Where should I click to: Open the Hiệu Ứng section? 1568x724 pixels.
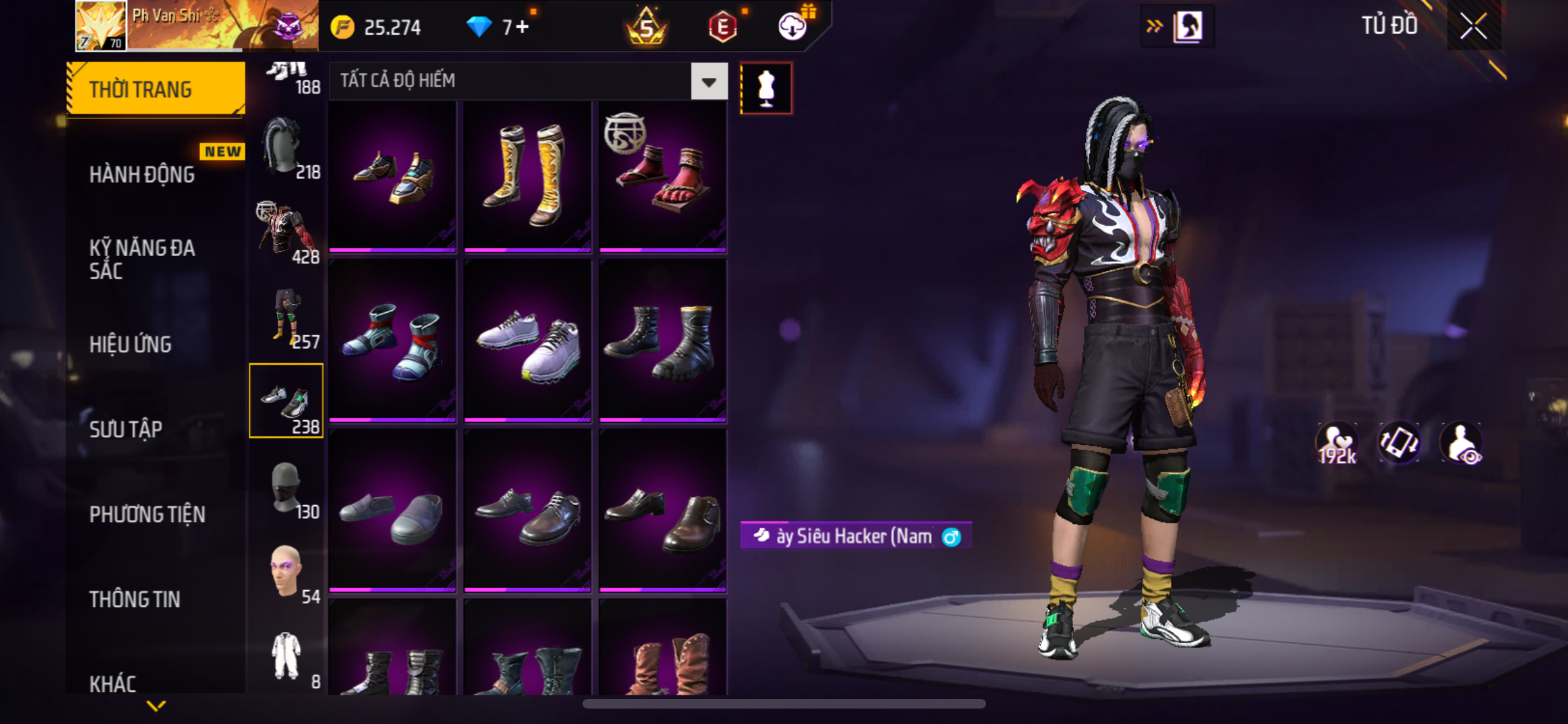point(131,344)
